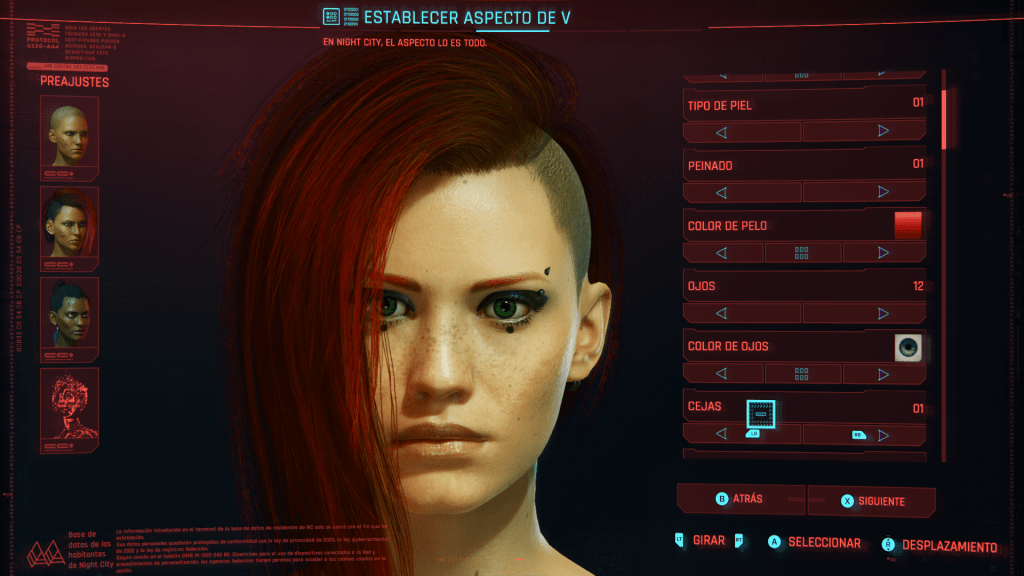The image size is (1024, 576).
Task: Choose next Color de Pelo
Action: 882,253
